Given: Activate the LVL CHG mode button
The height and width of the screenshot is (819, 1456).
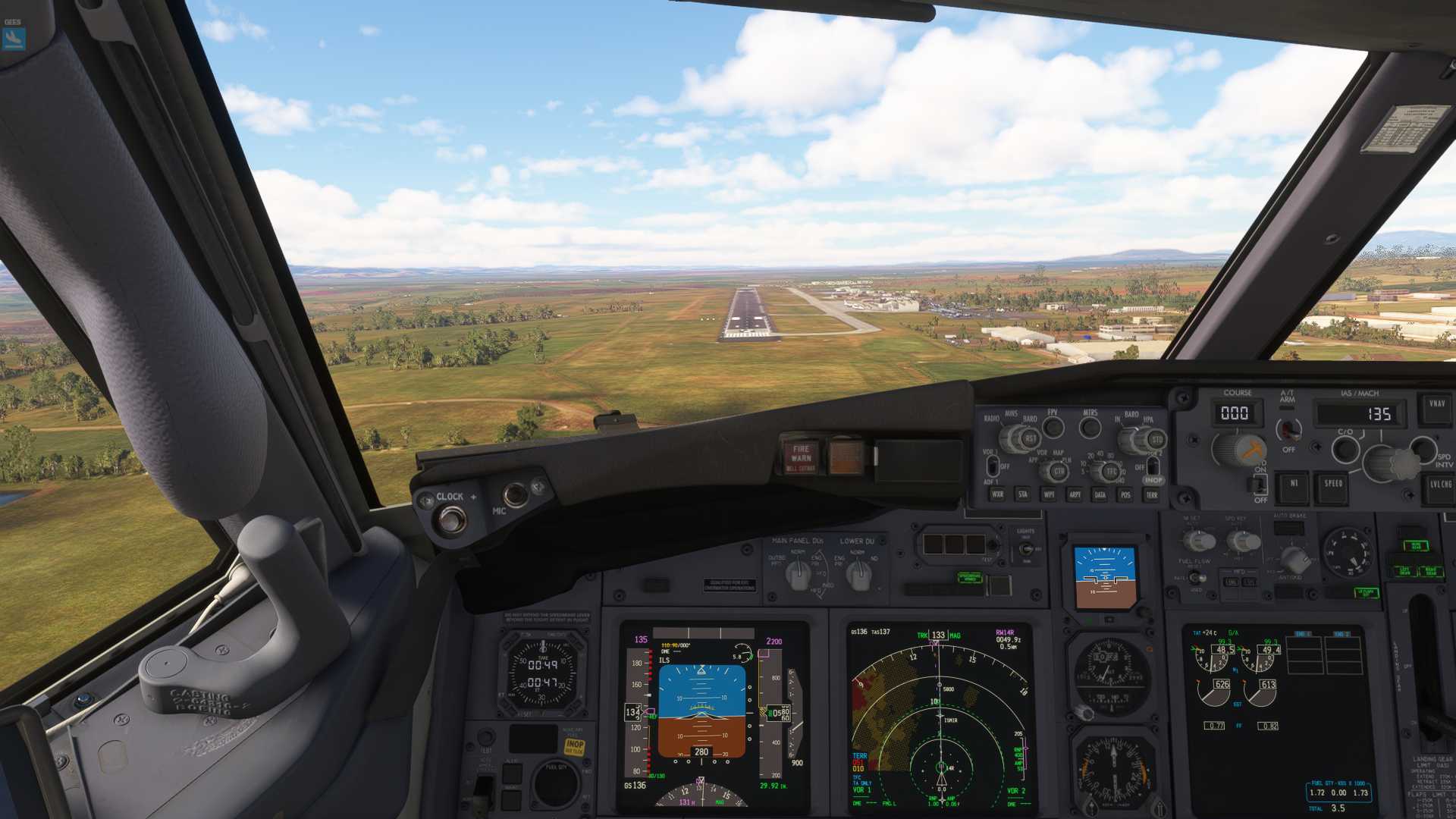Looking at the screenshot, I should click(x=1440, y=485).
